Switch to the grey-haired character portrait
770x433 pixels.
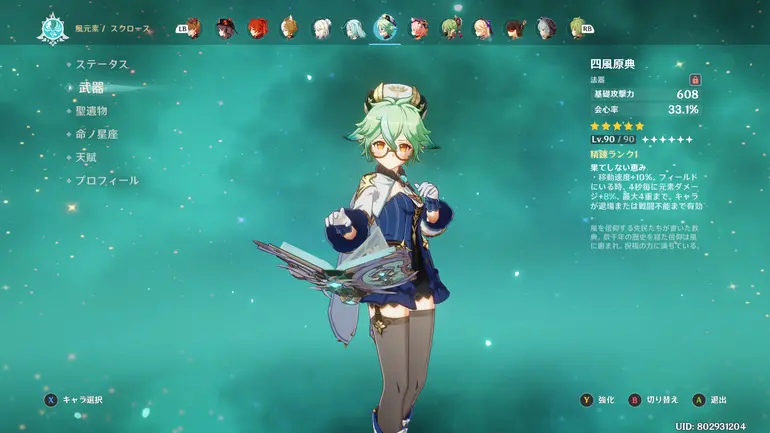pos(545,28)
